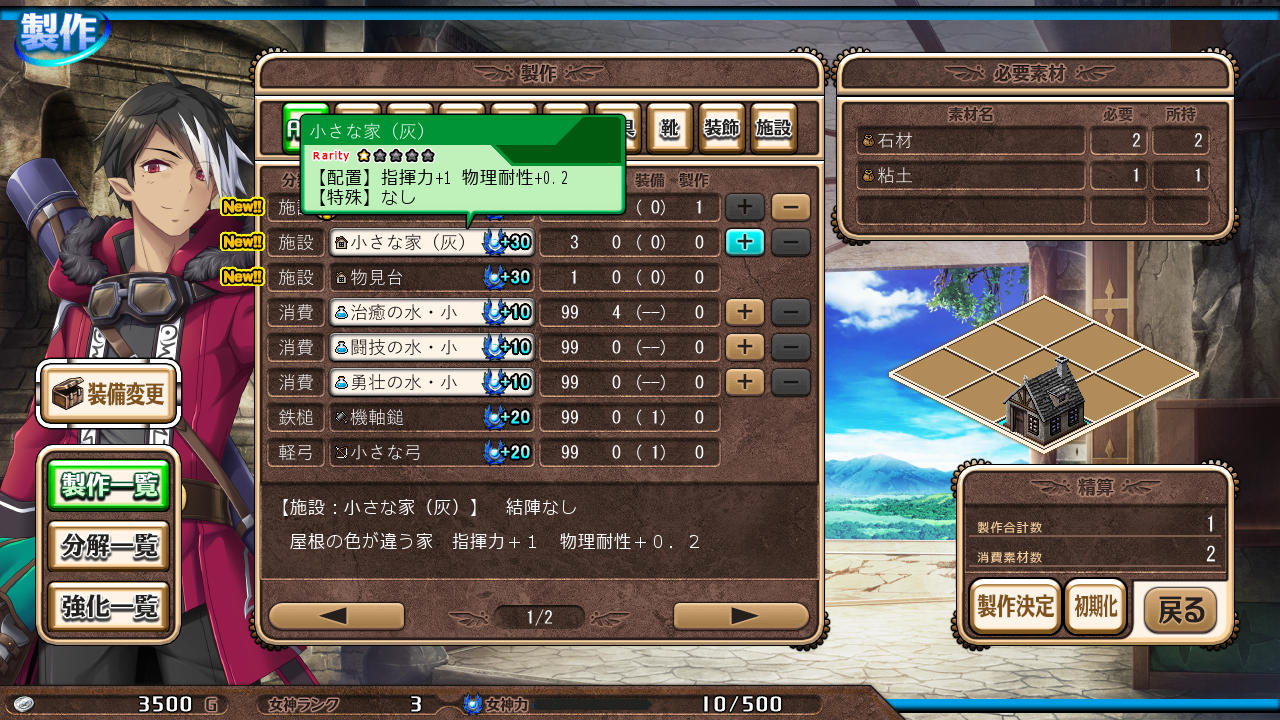Image resolution: width=1280 pixels, height=720 pixels.
Task: Select the 施設 category tab
Action: click(x=773, y=128)
